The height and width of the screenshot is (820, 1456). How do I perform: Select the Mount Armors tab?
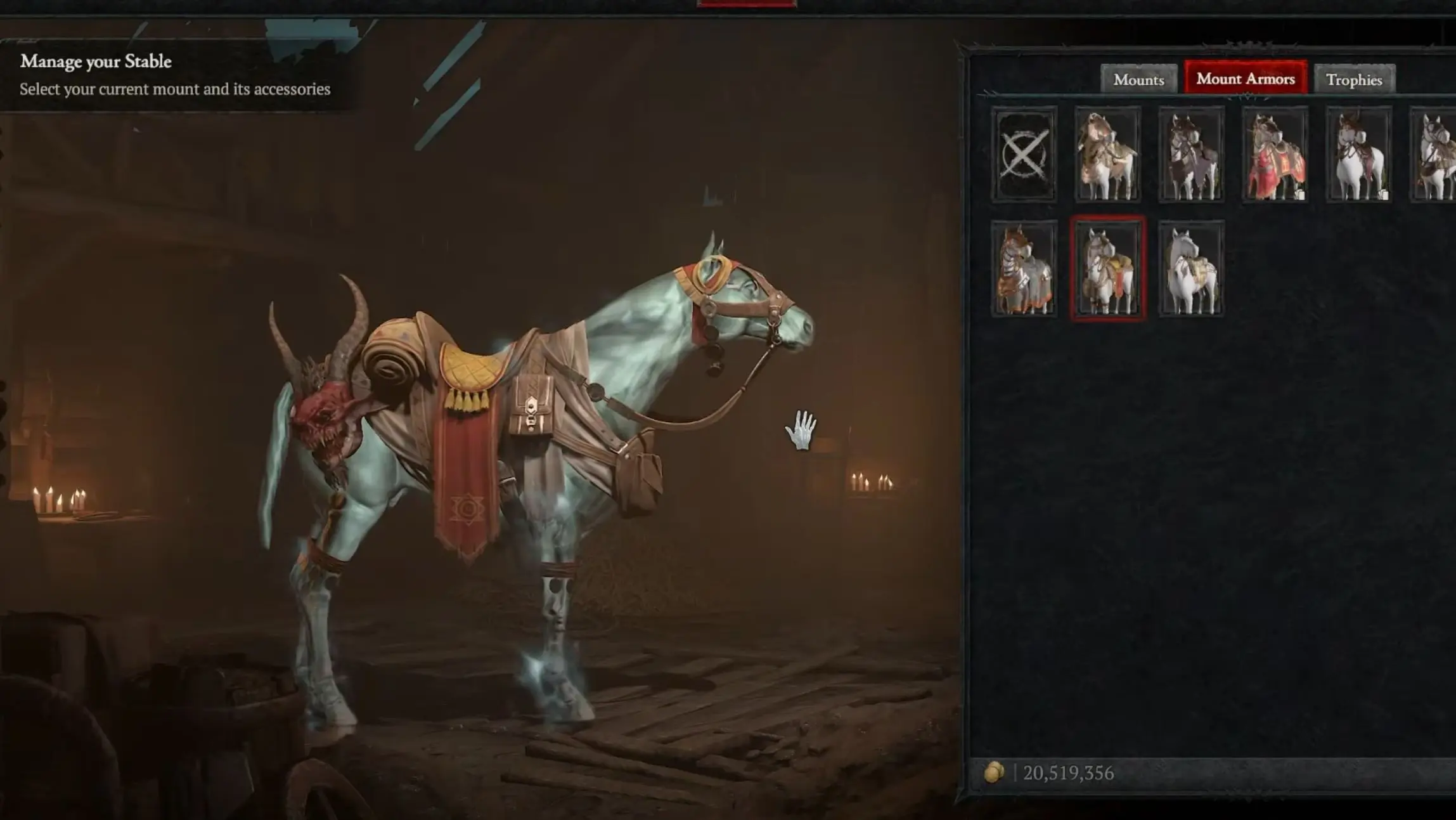(x=1245, y=79)
